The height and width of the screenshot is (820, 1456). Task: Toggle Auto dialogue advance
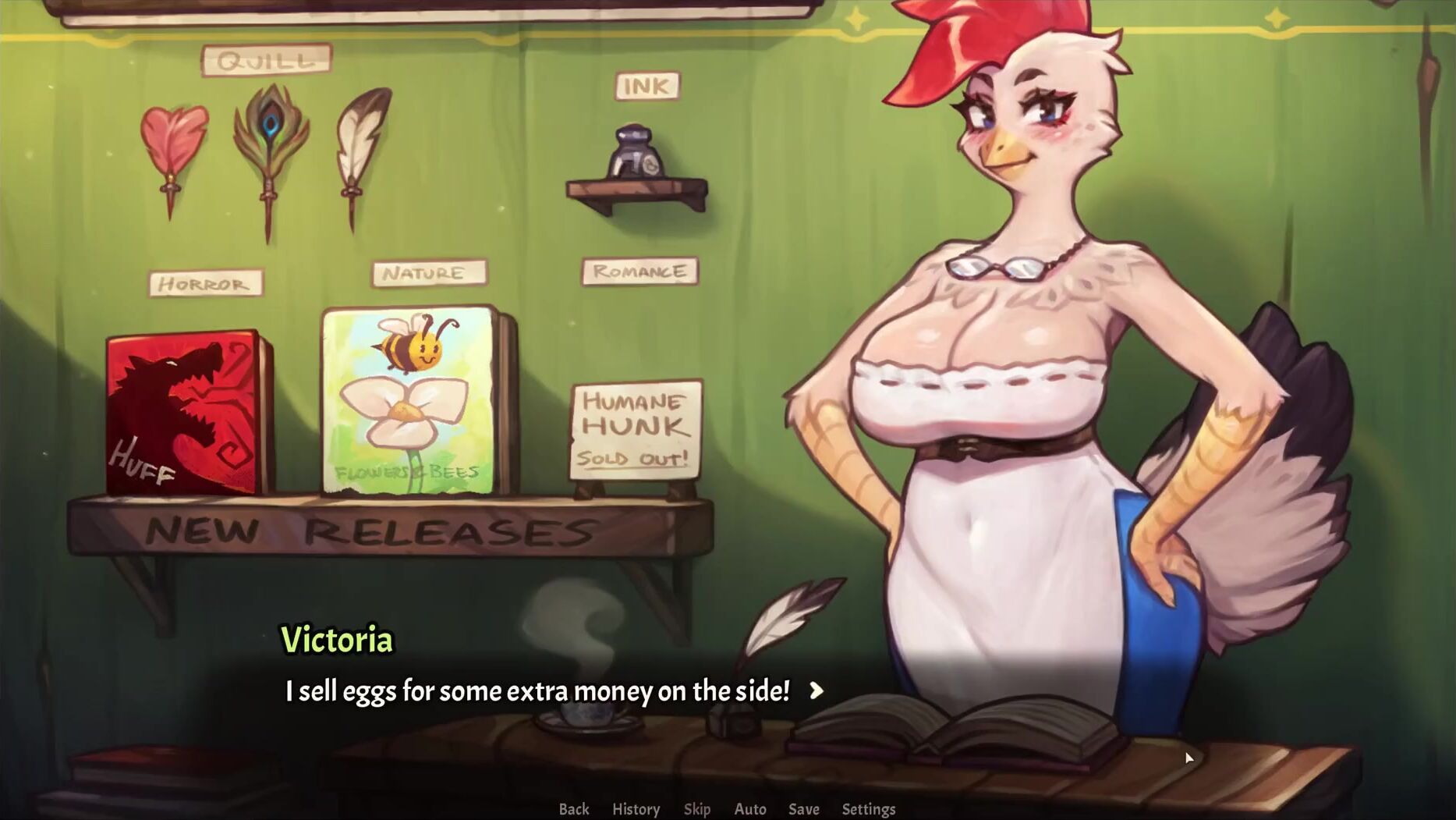pyautogui.click(x=750, y=809)
